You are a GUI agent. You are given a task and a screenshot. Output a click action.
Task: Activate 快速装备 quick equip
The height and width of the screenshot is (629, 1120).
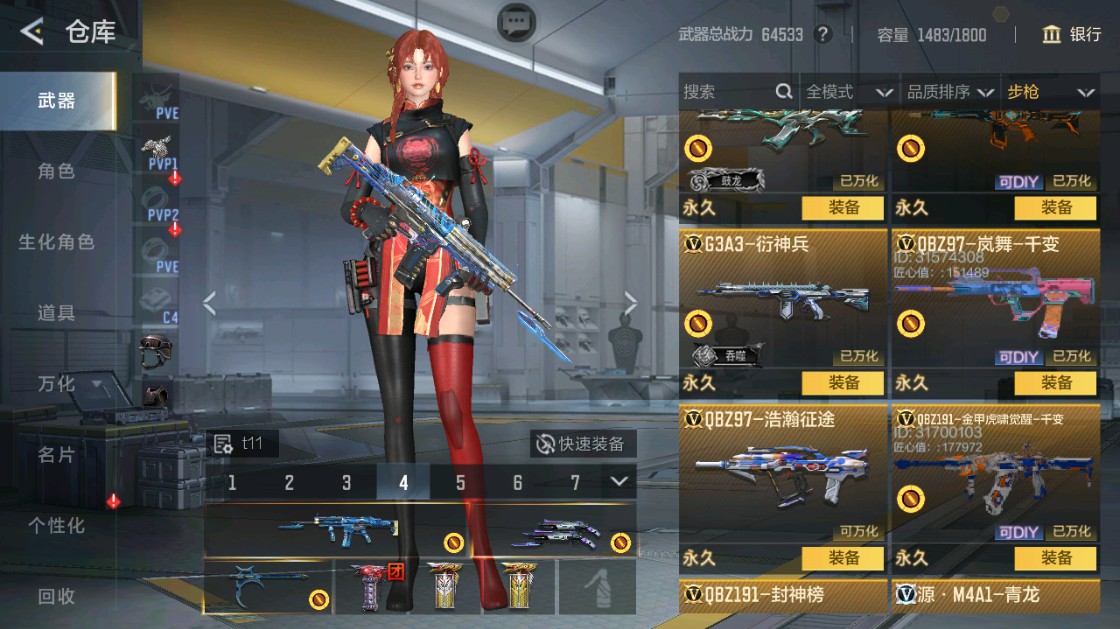click(582, 444)
